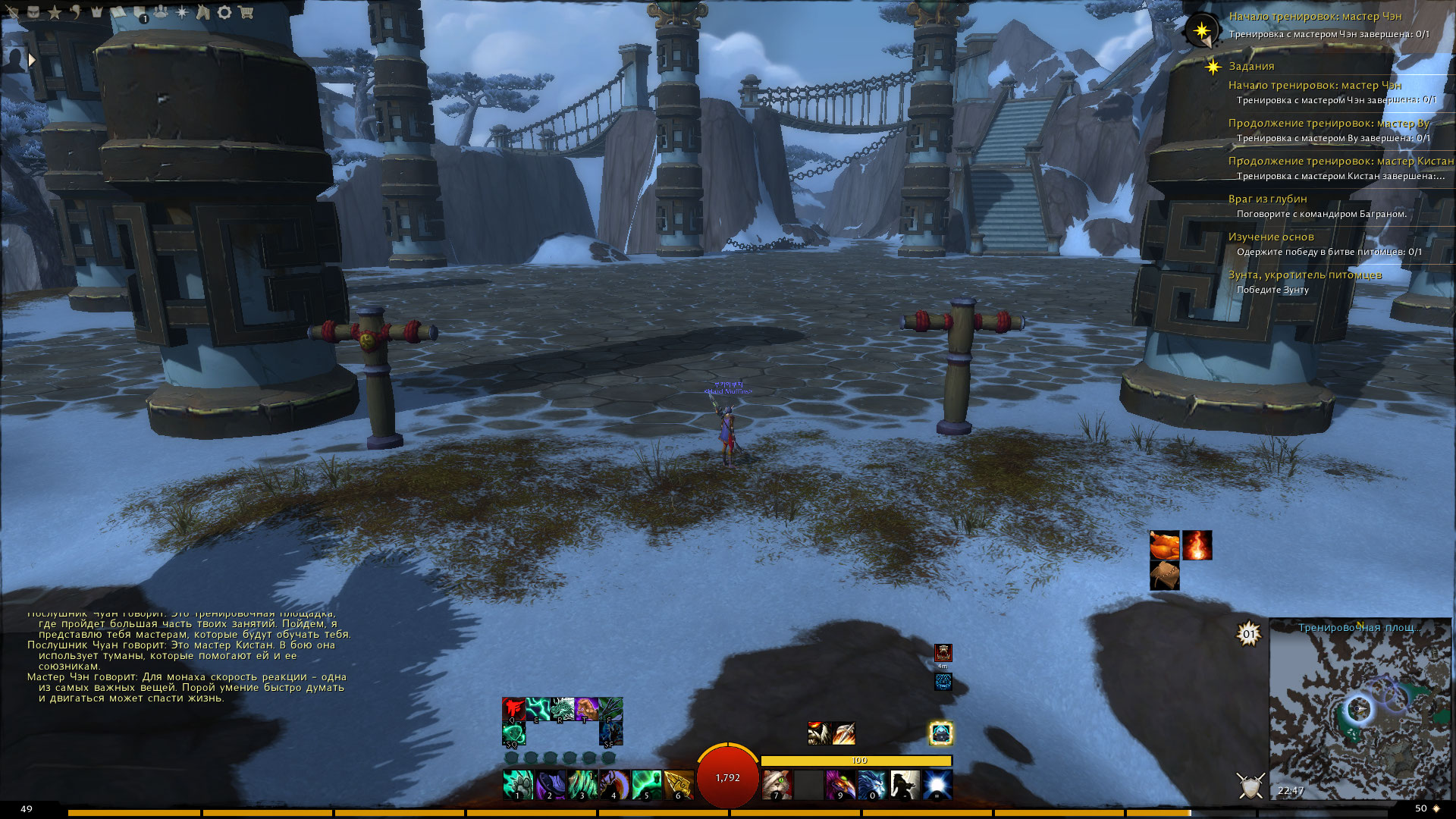Use the fire flame item icon
The image size is (1456, 819).
click(1197, 545)
